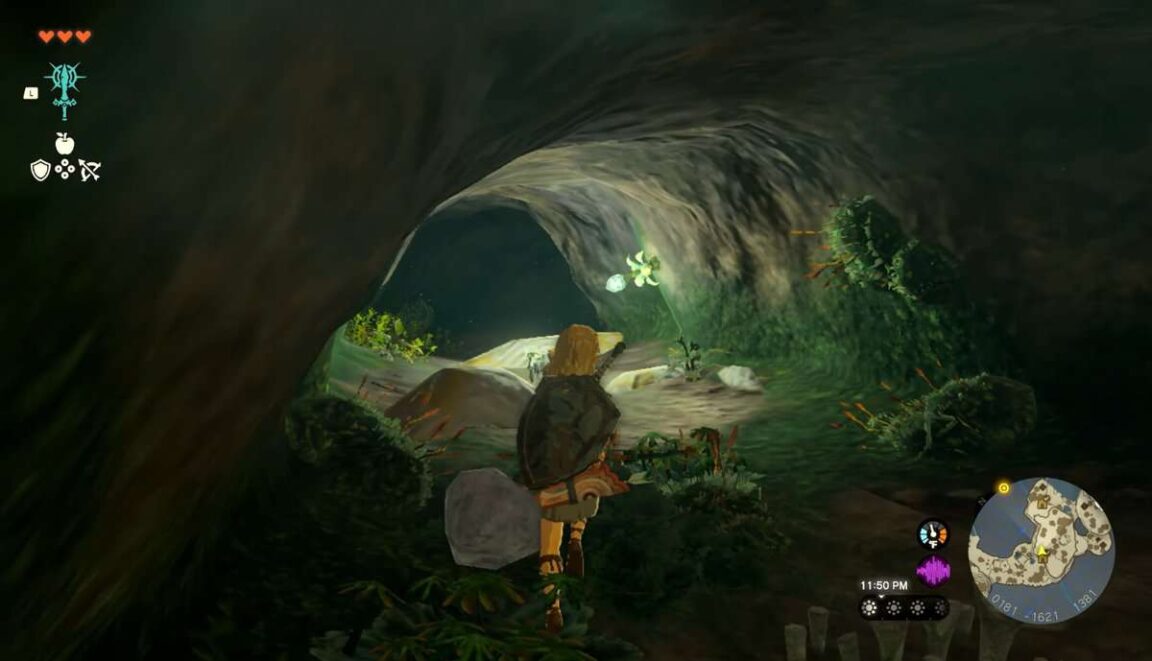The image size is (1152, 661).
Task: Open the circular minimap
Action: click(1041, 551)
